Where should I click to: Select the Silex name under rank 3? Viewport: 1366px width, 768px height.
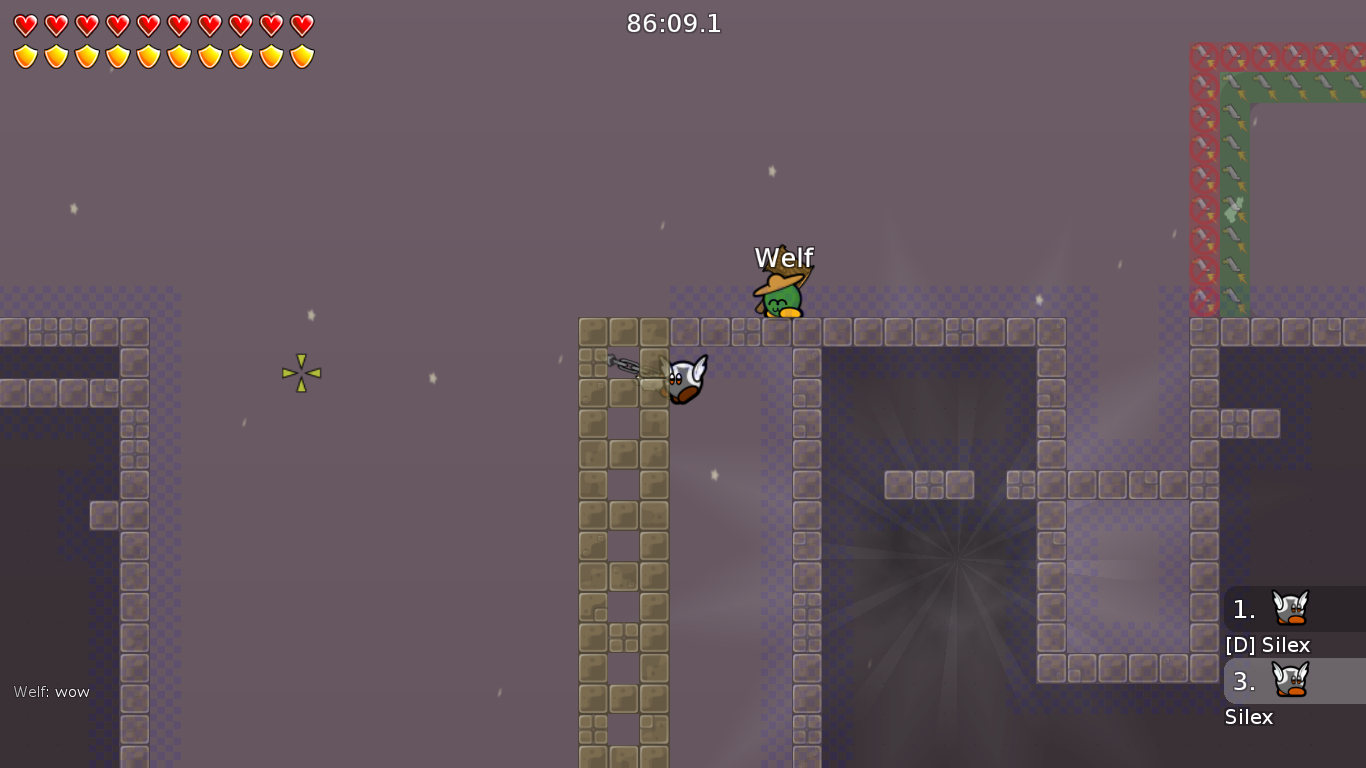pyautogui.click(x=1249, y=717)
